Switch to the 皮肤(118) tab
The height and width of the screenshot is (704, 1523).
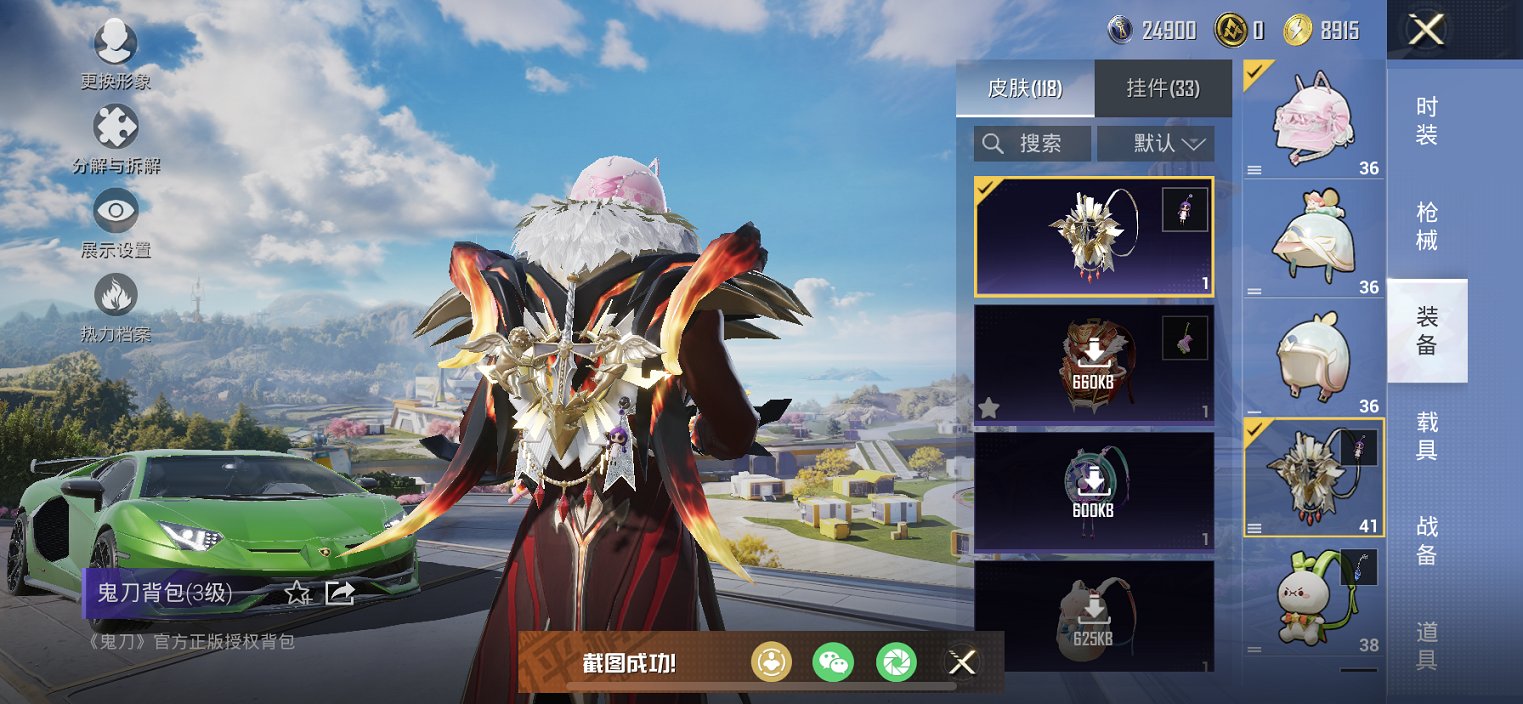[x=1025, y=88]
